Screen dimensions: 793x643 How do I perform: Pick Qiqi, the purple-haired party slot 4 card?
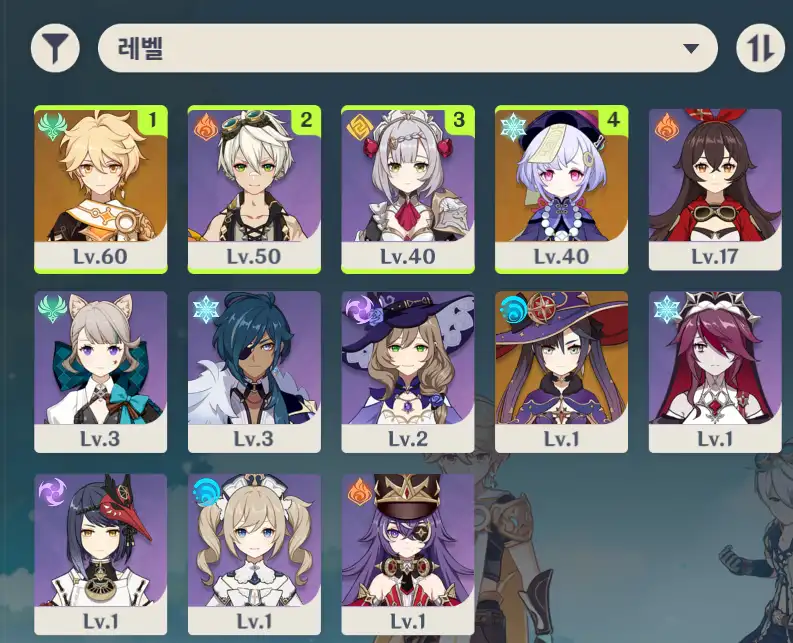(x=561, y=188)
